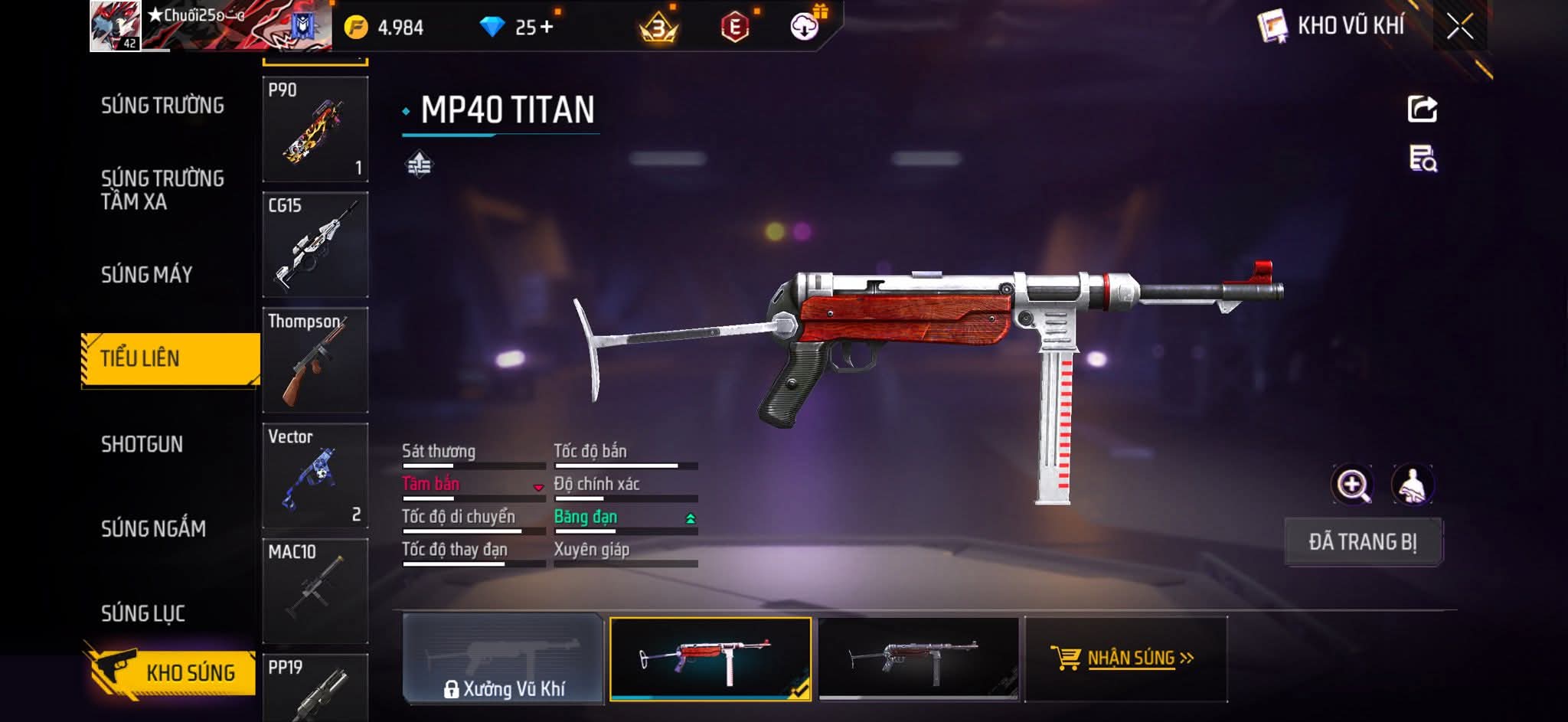Click the Đã Trang Bị button
The image size is (1568, 722).
[1362, 542]
